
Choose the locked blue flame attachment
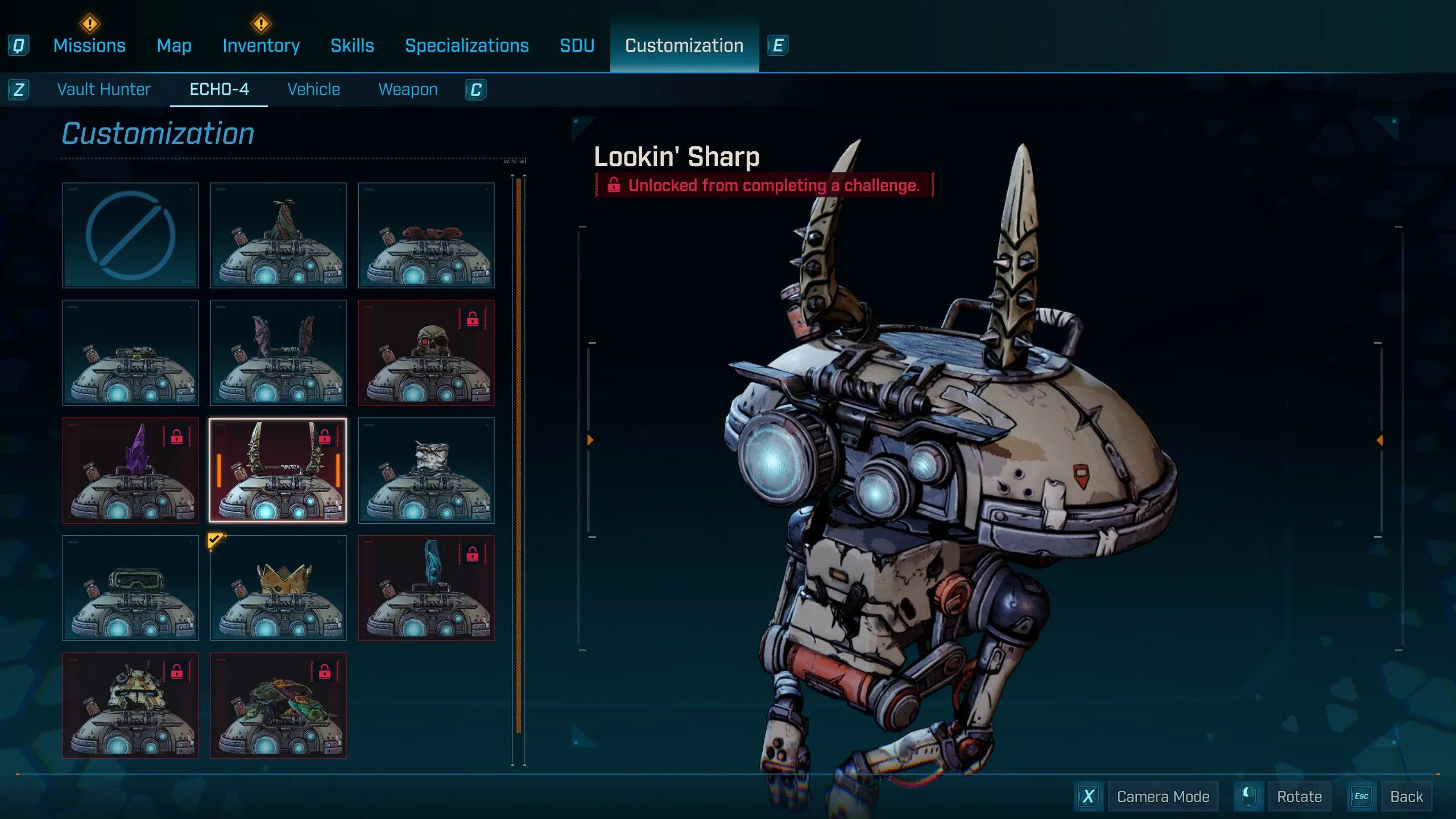point(426,588)
